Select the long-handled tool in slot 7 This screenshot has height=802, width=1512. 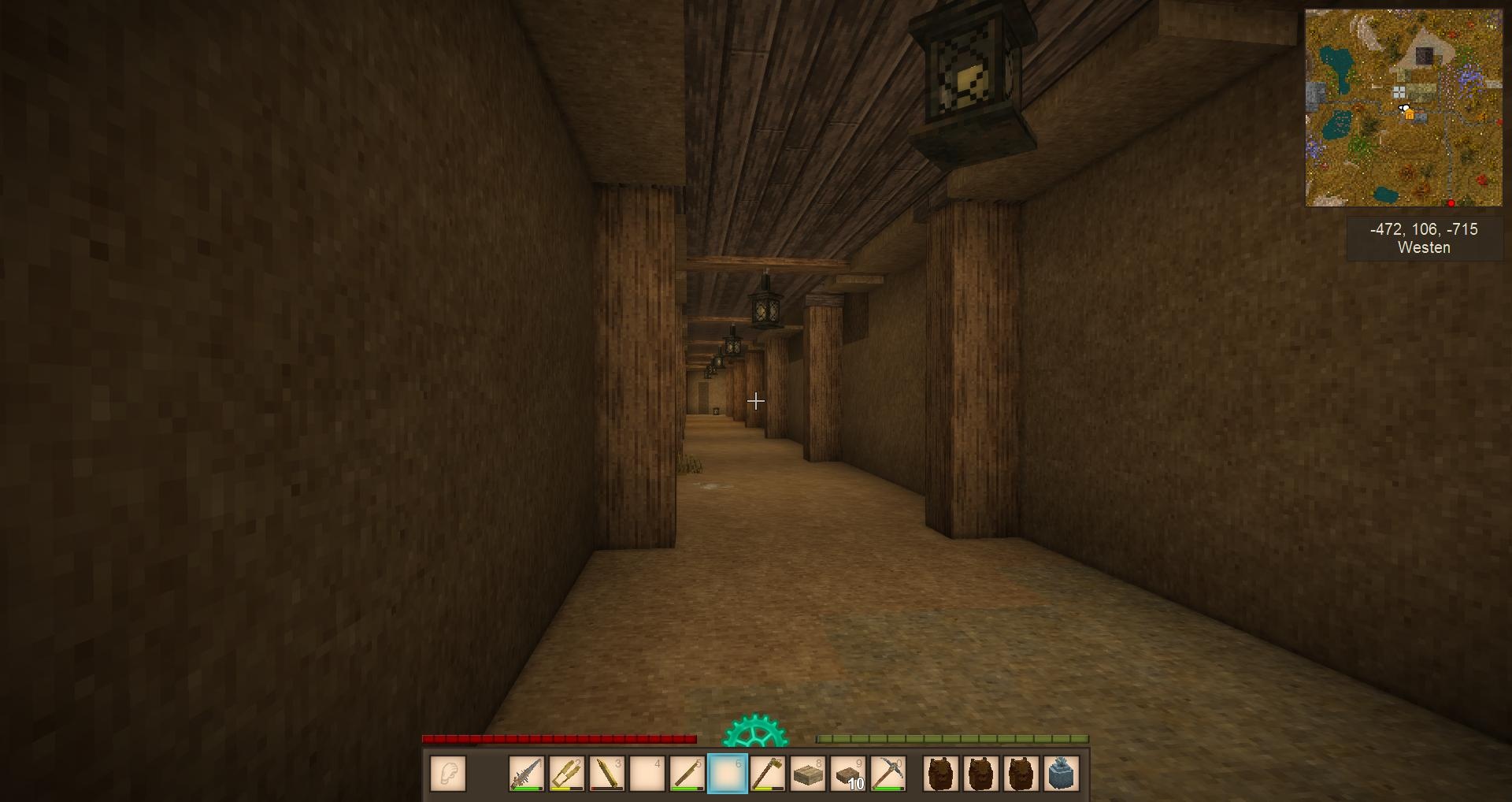click(x=768, y=774)
